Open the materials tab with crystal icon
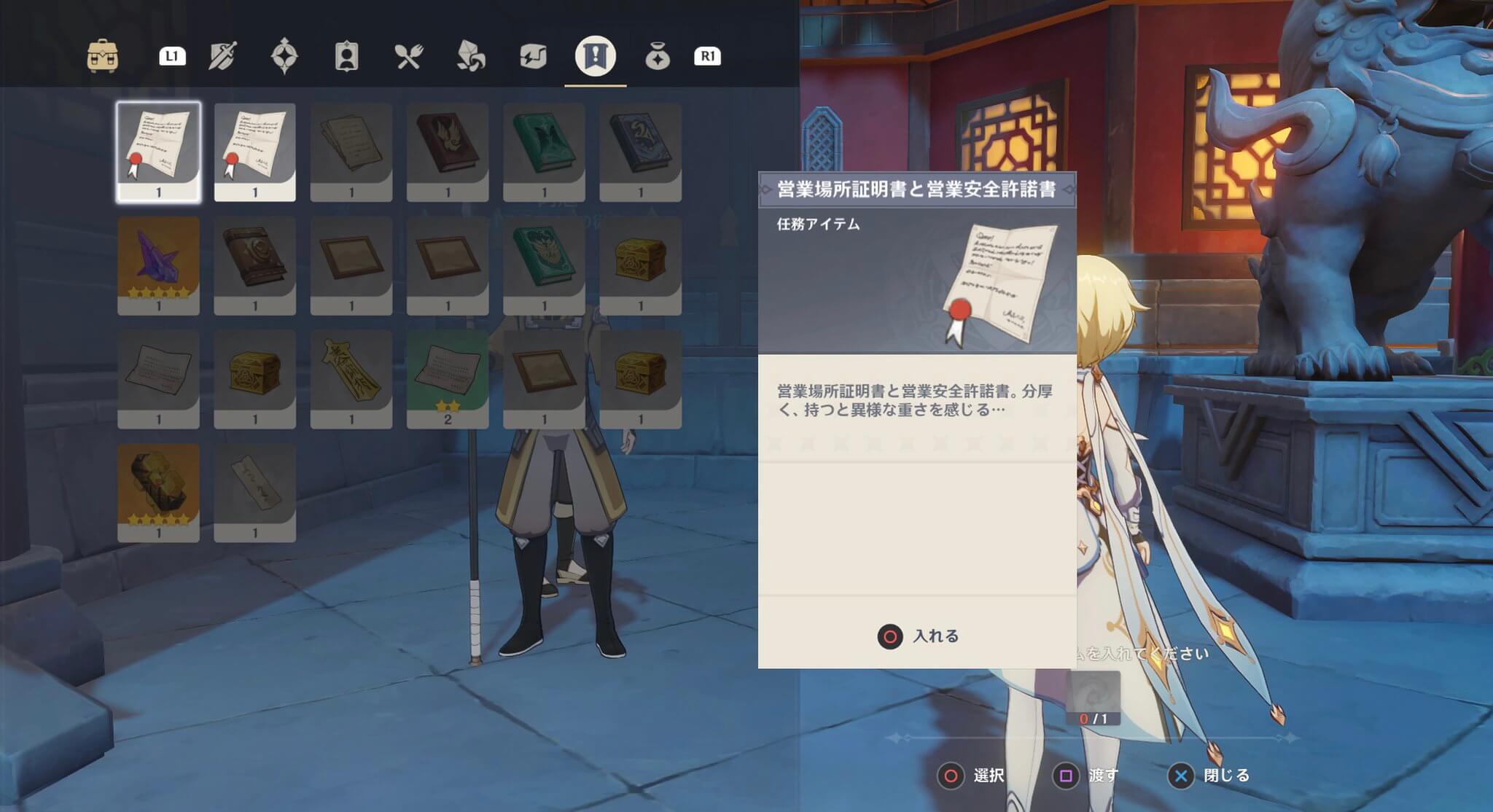1493x812 pixels. coord(473,55)
